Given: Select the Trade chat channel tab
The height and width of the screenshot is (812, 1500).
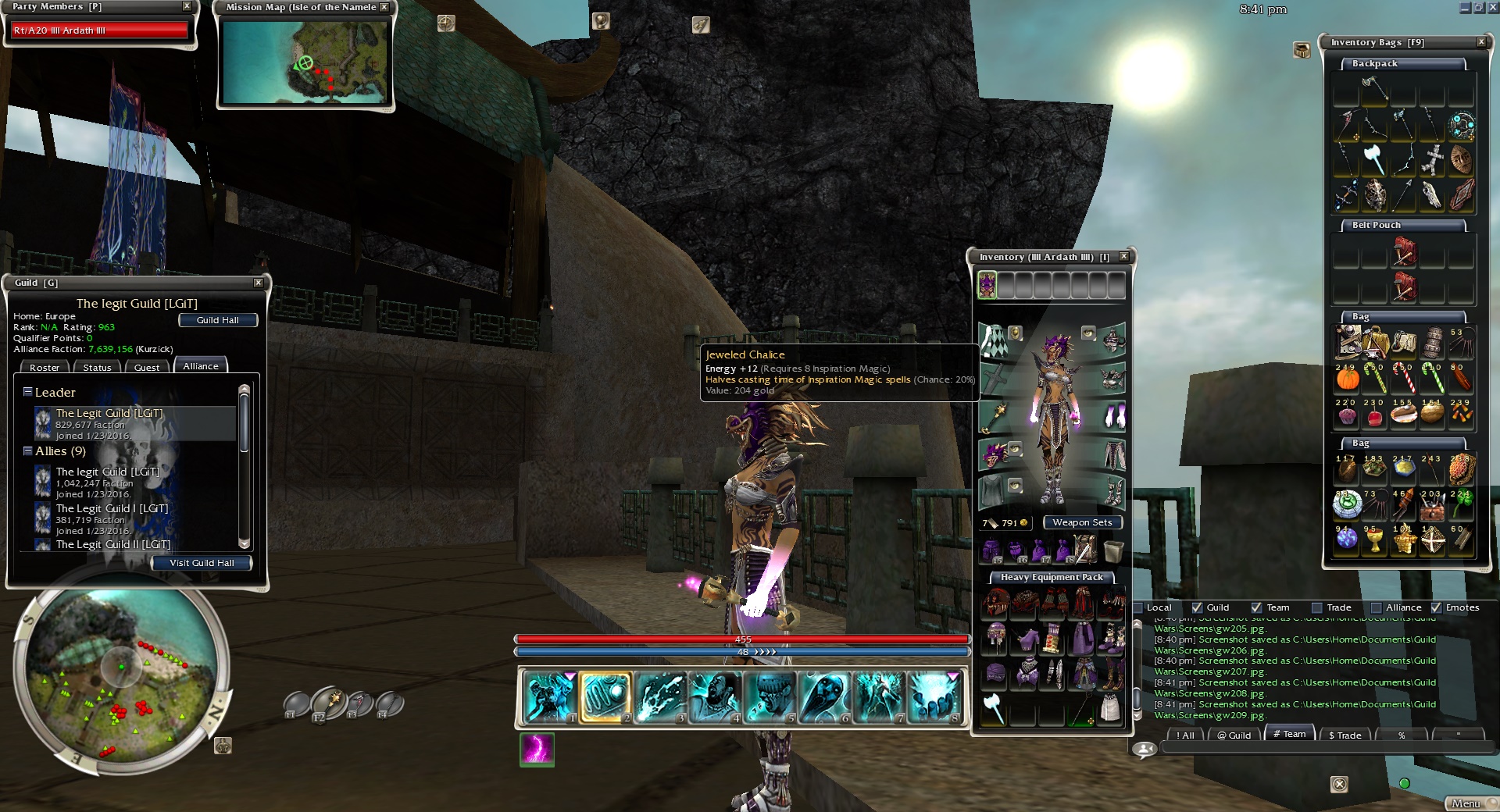Looking at the screenshot, I should 1345,735.
